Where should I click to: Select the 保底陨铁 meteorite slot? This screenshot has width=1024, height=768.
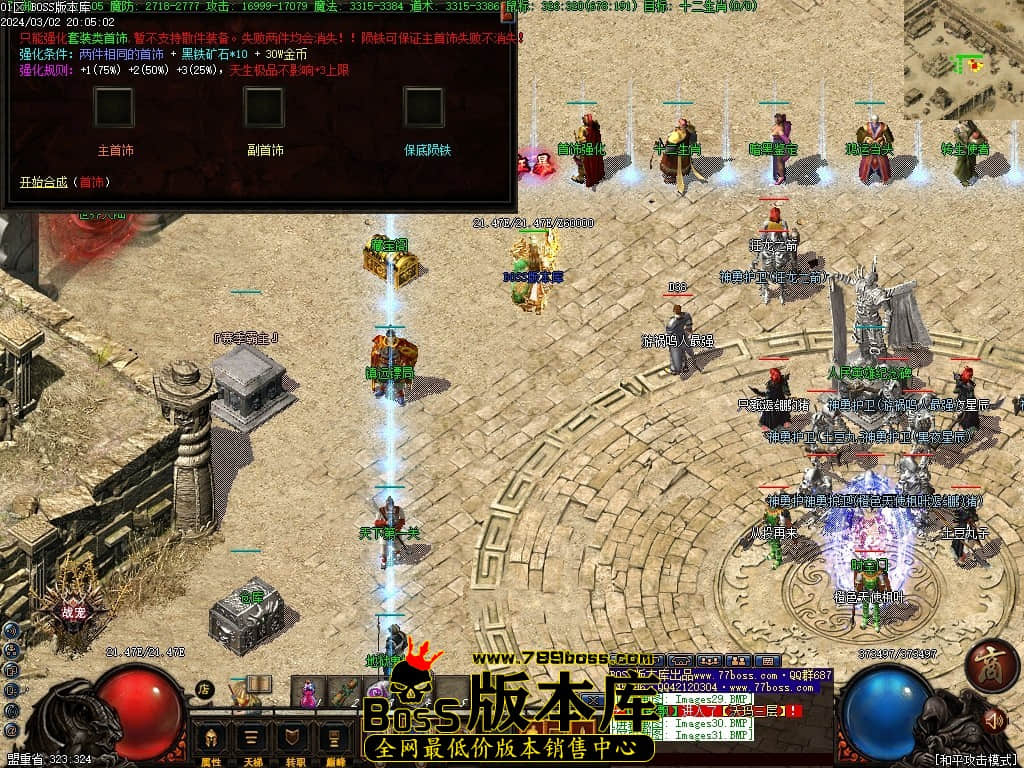coord(423,108)
